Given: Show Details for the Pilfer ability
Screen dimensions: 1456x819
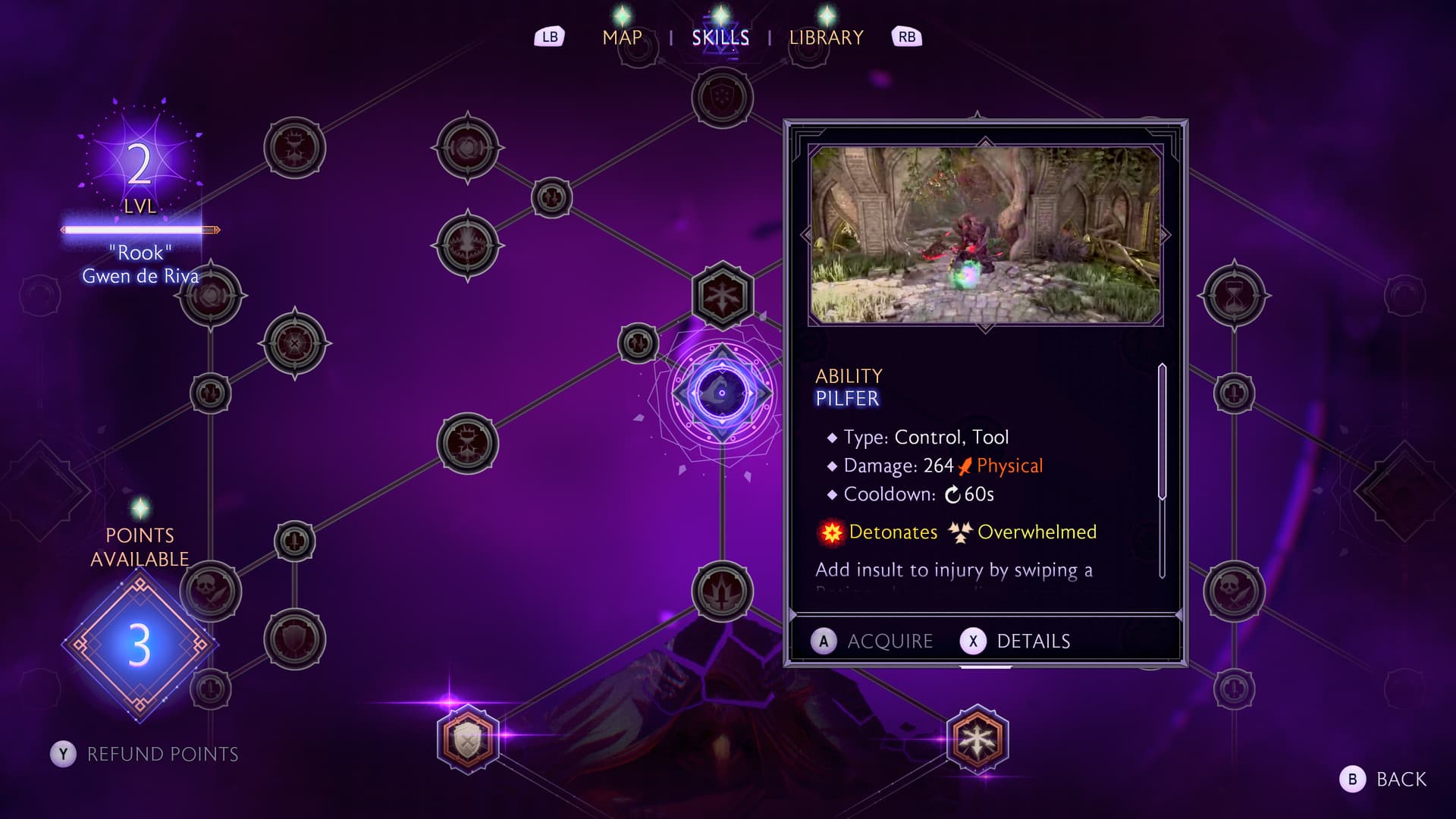Looking at the screenshot, I should (x=1016, y=642).
